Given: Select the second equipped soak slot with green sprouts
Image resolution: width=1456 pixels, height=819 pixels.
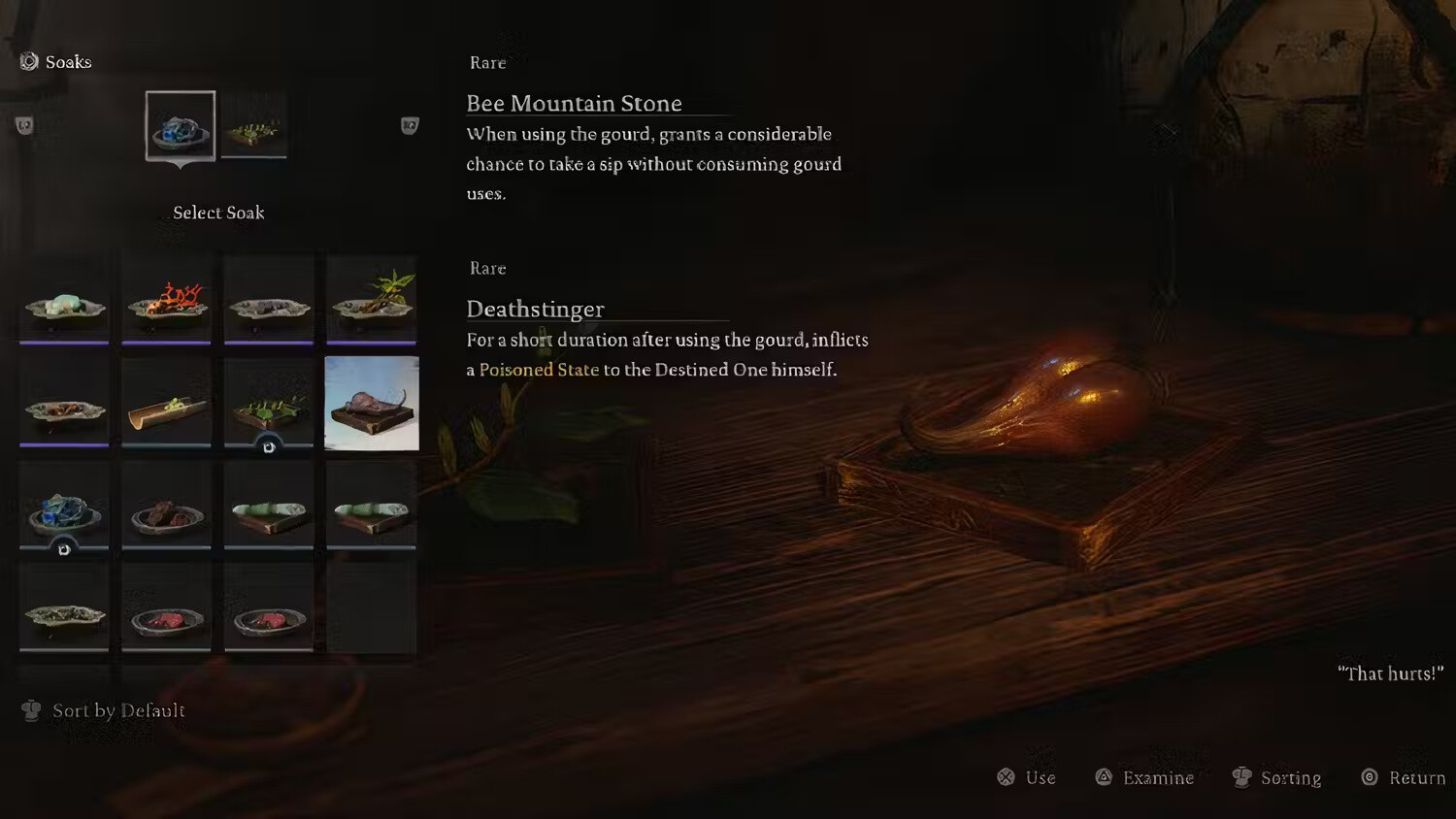Looking at the screenshot, I should click(253, 126).
